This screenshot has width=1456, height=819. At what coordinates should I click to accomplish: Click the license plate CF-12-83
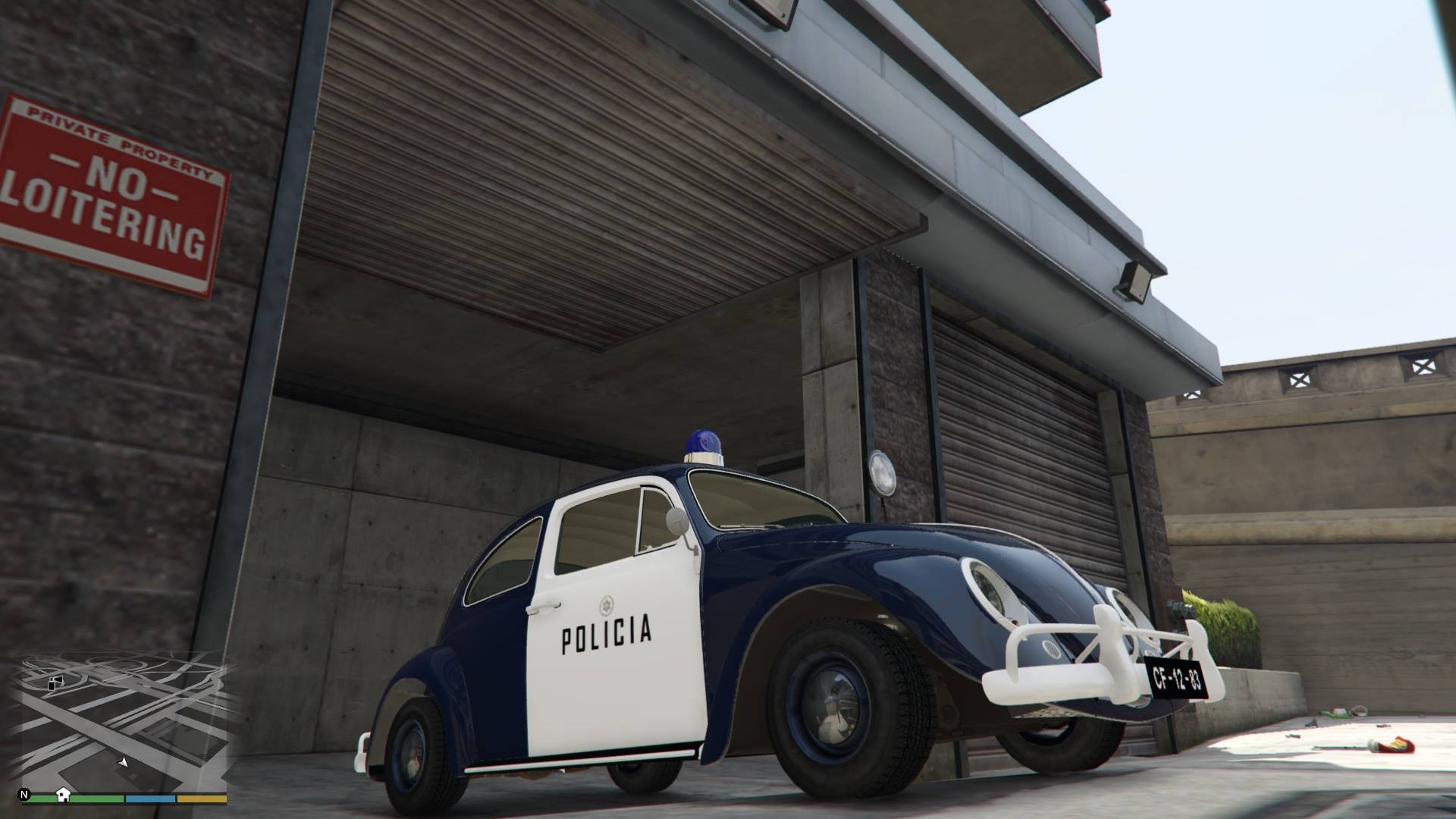1177,677
